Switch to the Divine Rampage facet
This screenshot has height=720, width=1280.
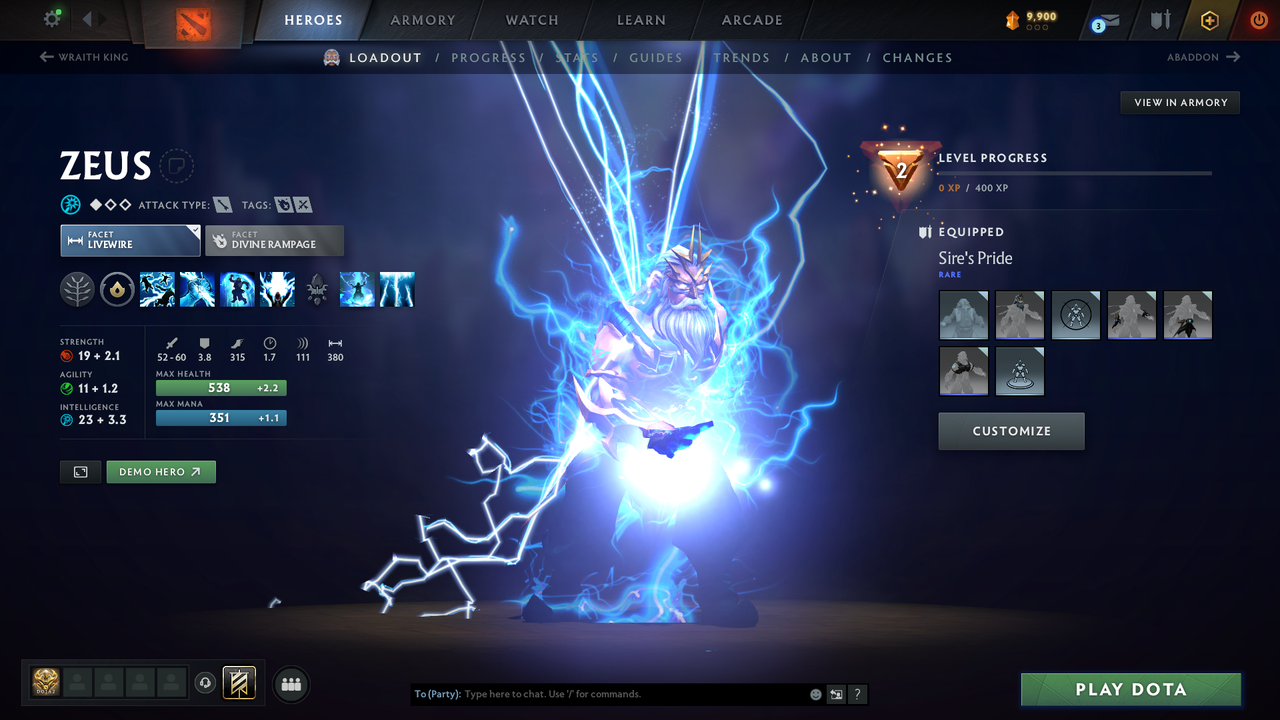point(274,240)
